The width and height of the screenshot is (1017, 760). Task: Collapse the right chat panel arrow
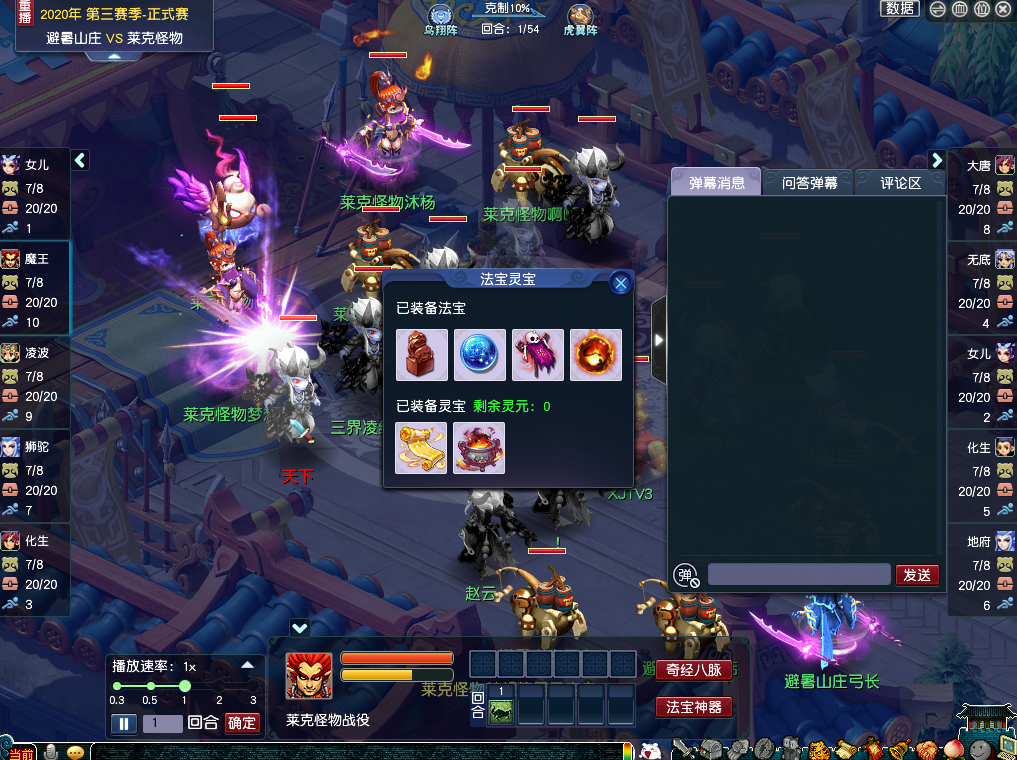tap(658, 340)
